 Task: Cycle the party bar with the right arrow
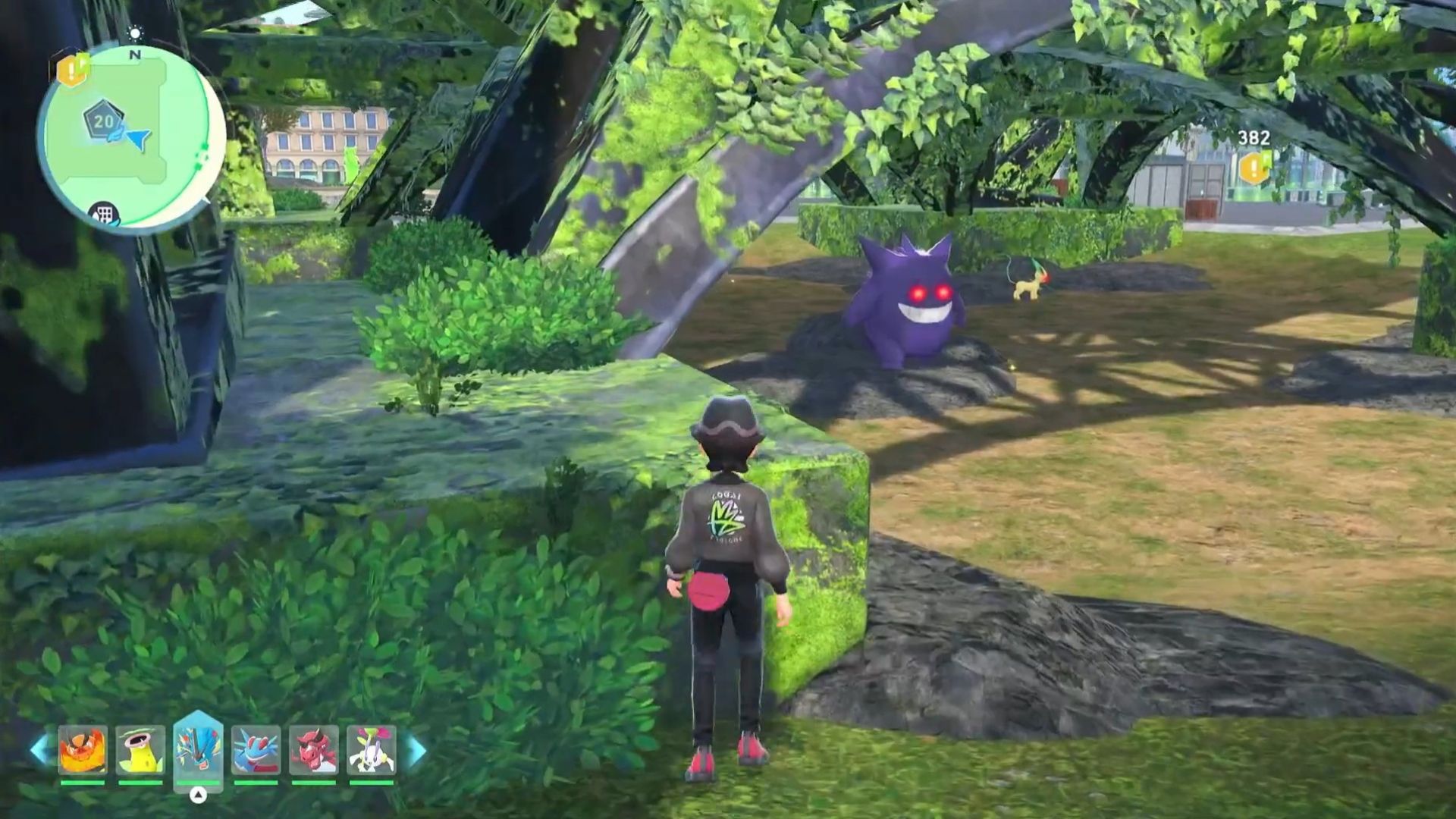click(416, 750)
